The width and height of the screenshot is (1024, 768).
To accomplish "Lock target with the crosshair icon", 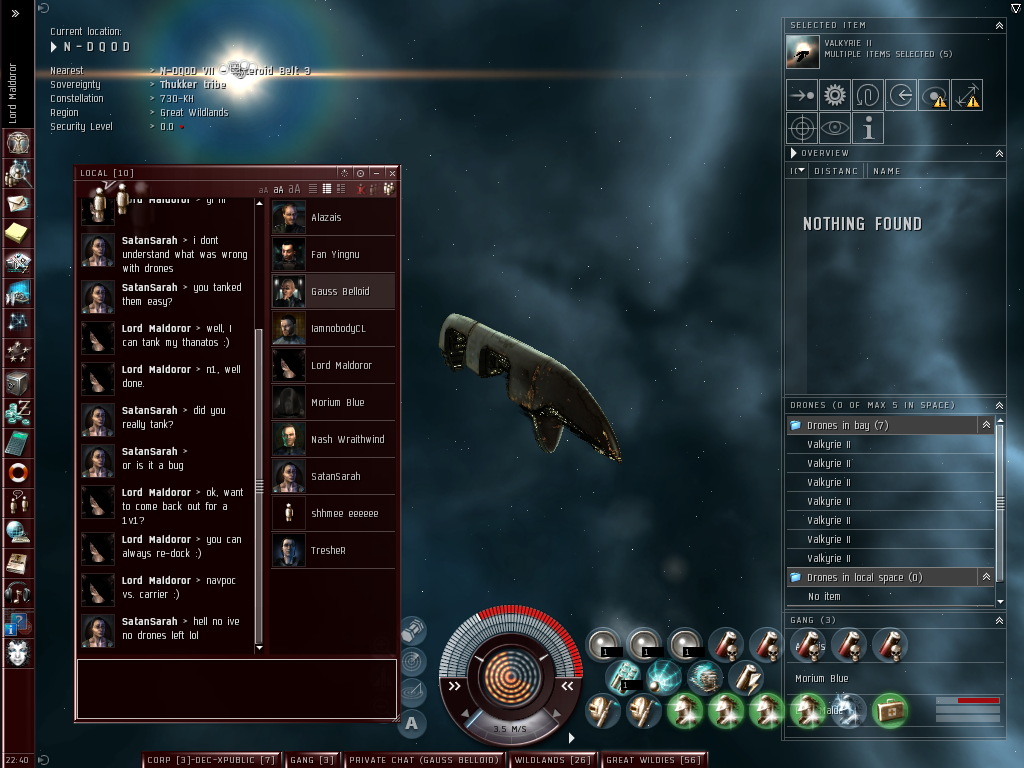I will 802,128.
